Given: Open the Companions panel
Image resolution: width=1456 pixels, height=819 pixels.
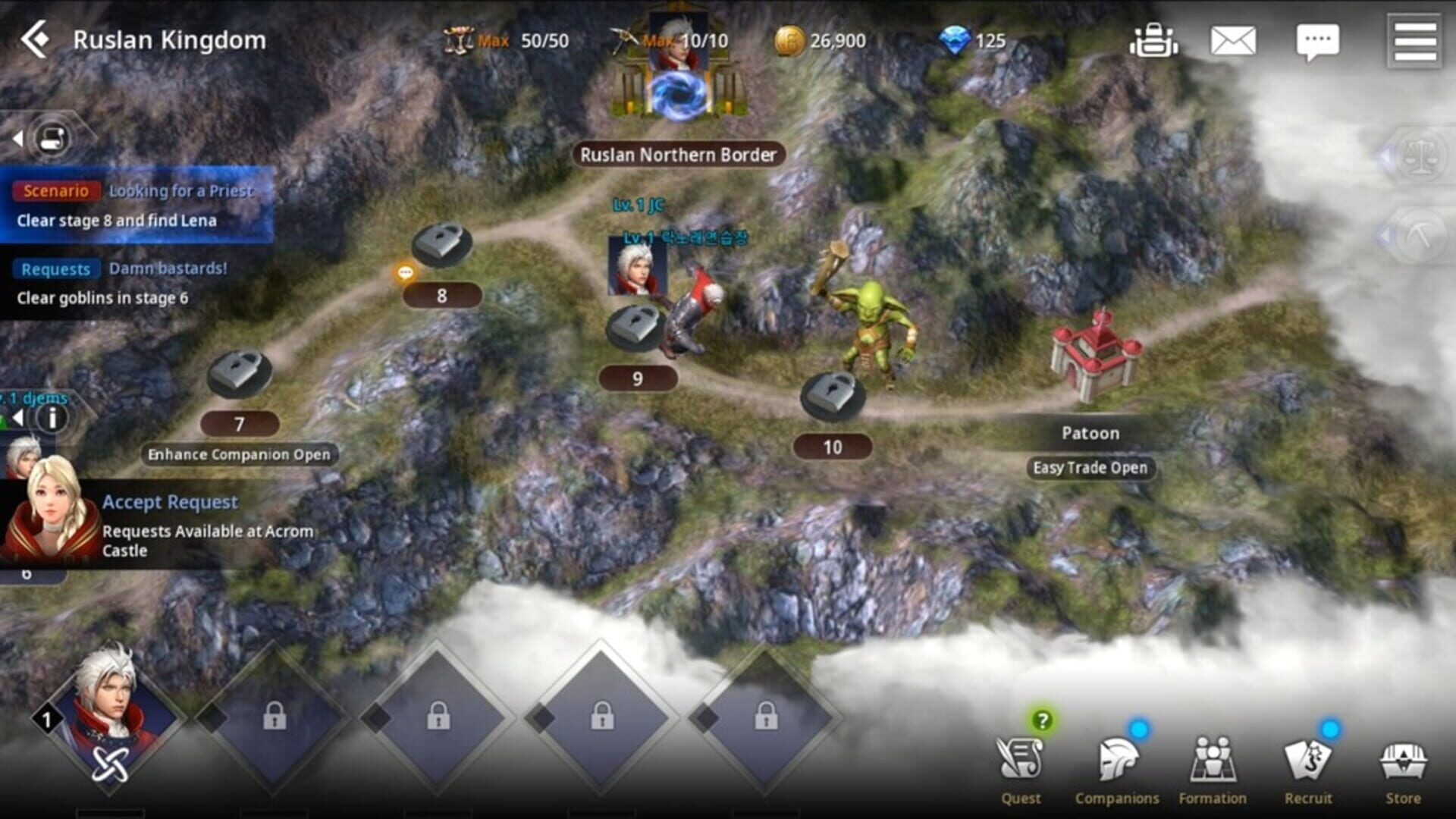Looking at the screenshot, I should [1117, 758].
